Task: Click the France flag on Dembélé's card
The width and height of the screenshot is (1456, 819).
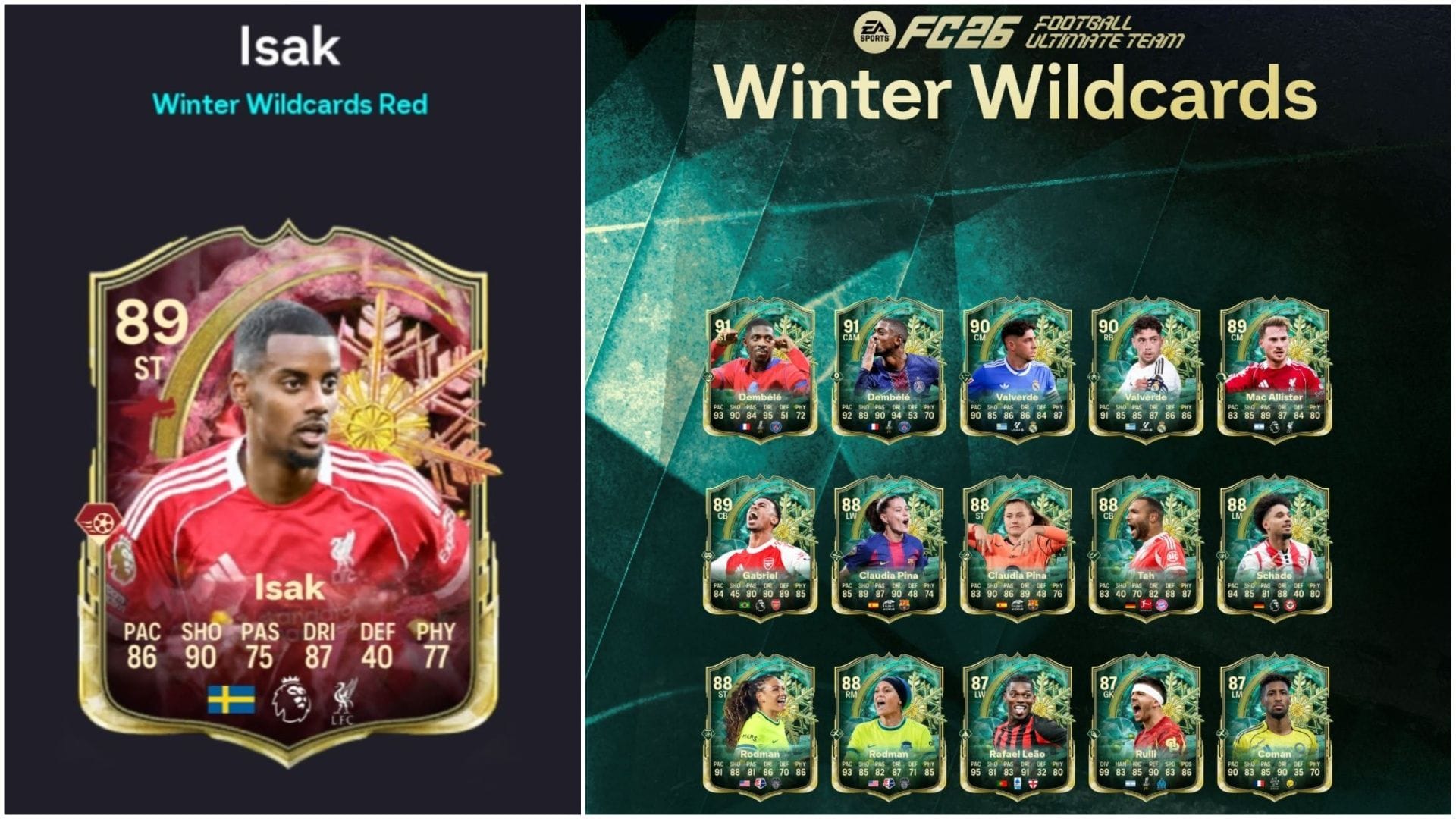Action: tap(745, 426)
